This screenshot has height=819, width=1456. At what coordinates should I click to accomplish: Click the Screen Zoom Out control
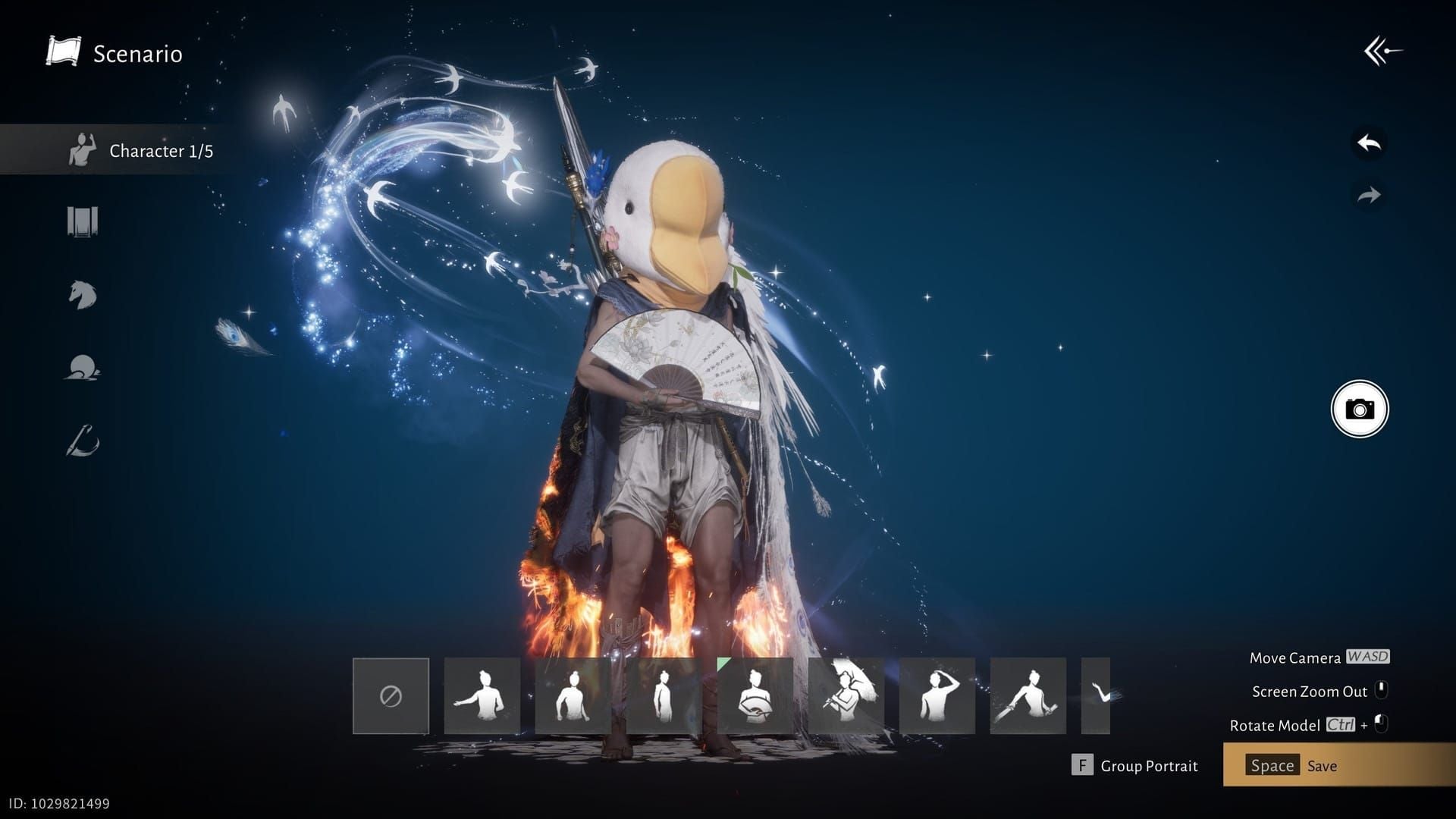pyautogui.click(x=1310, y=691)
